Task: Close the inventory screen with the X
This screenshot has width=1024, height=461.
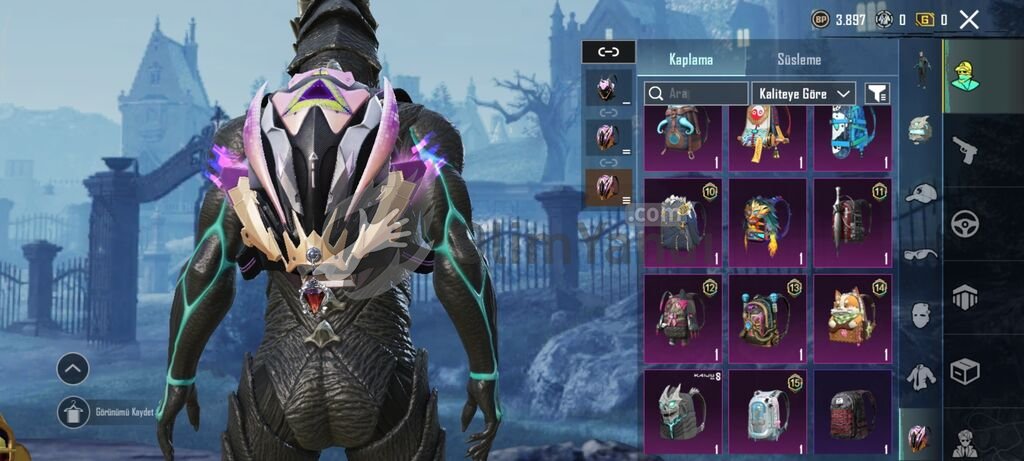Action: tap(968, 19)
